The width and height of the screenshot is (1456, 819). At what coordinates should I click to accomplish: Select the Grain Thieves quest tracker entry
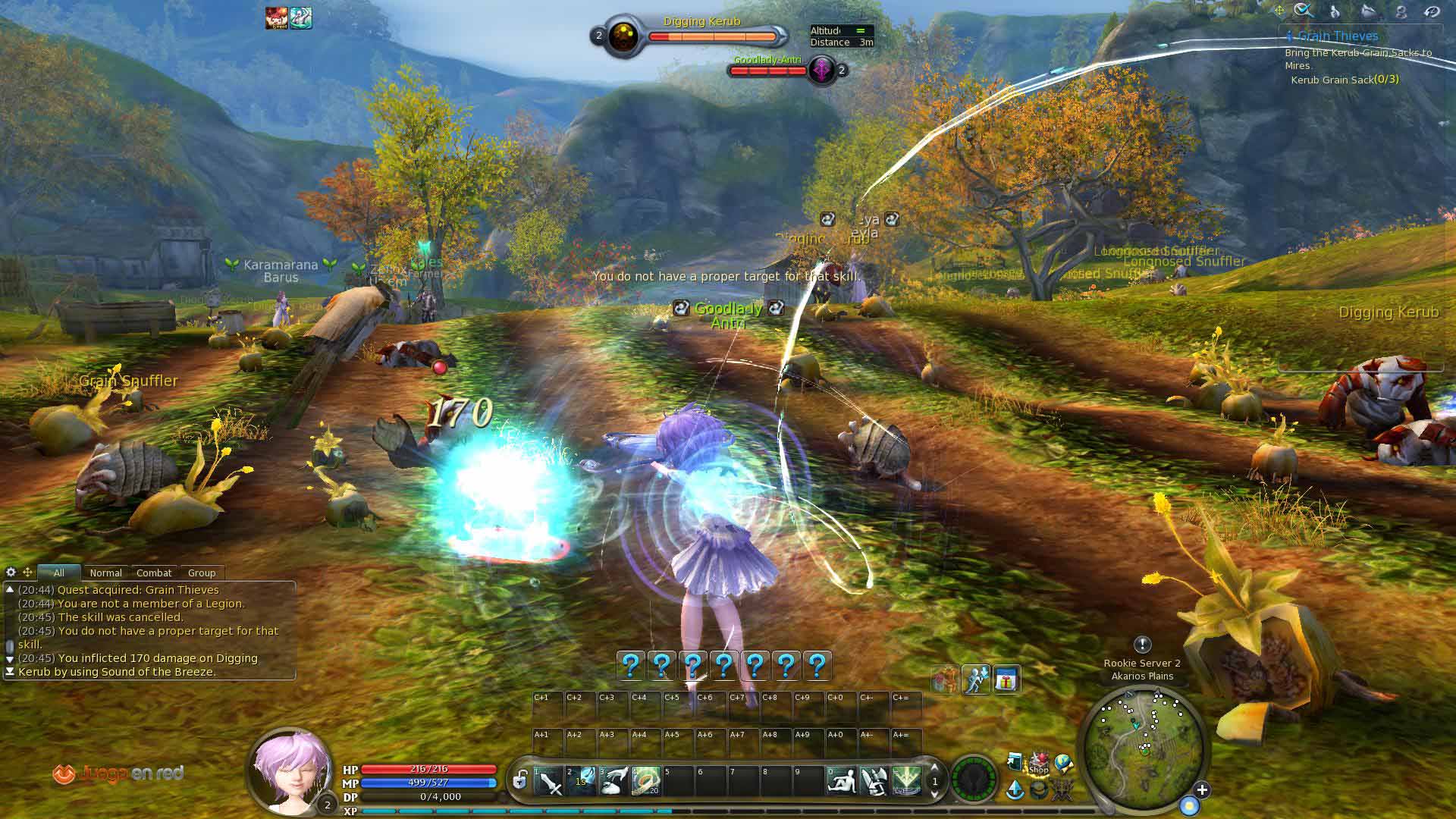(x=1338, y=36)
